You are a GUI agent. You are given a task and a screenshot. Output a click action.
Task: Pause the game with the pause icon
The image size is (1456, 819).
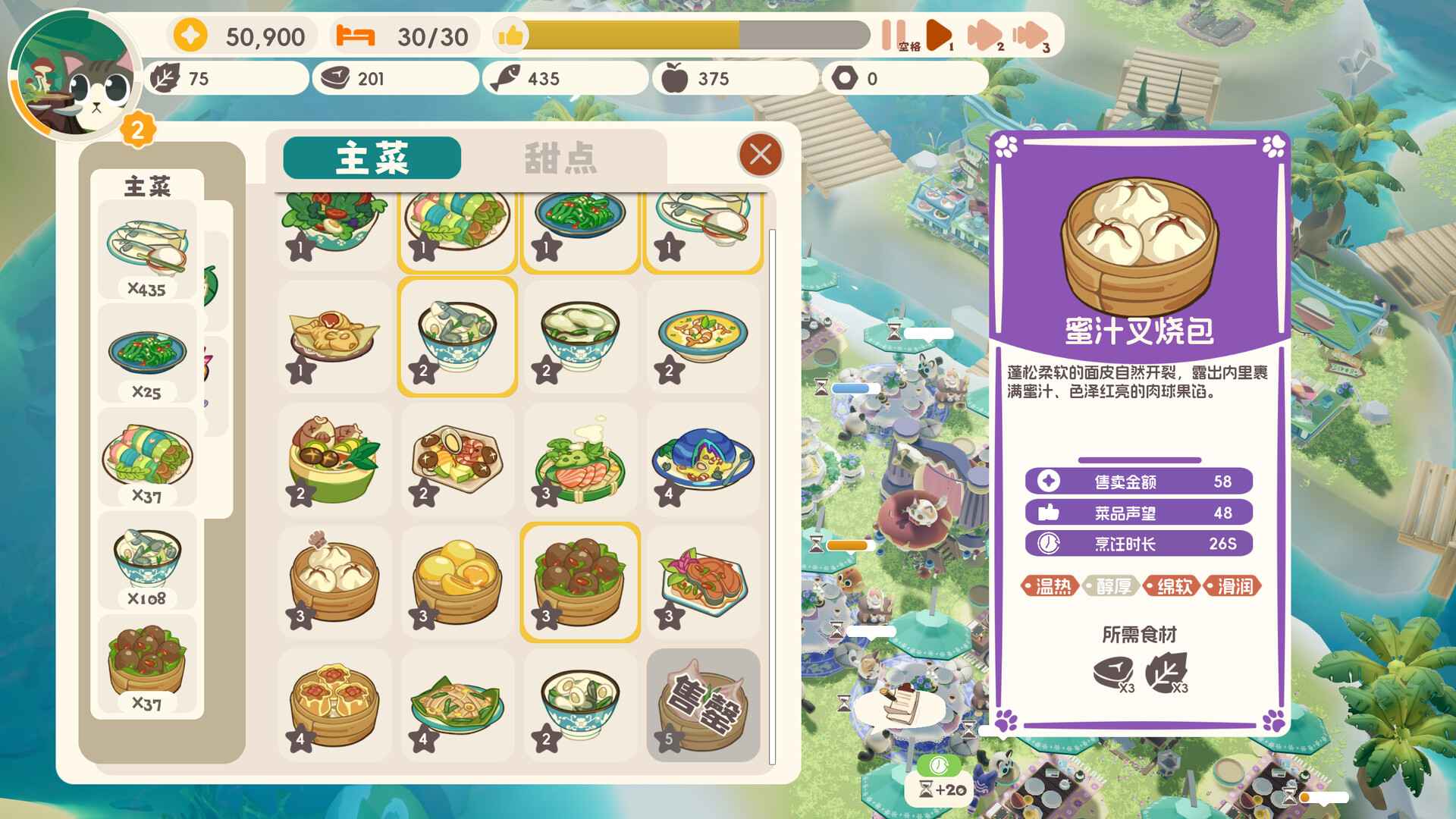pos(893,33)
